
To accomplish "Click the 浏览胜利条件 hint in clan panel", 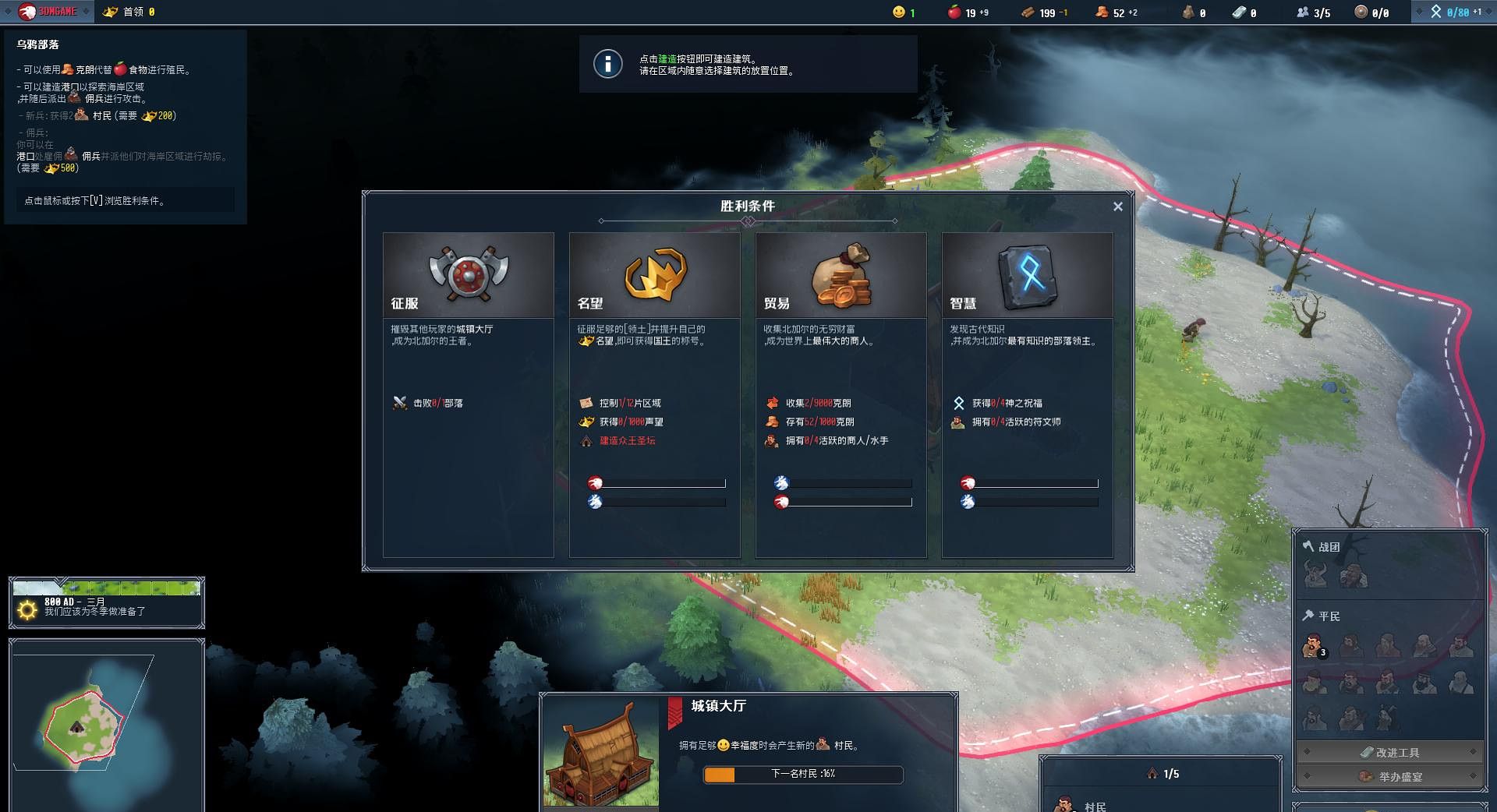I will 125,200.
